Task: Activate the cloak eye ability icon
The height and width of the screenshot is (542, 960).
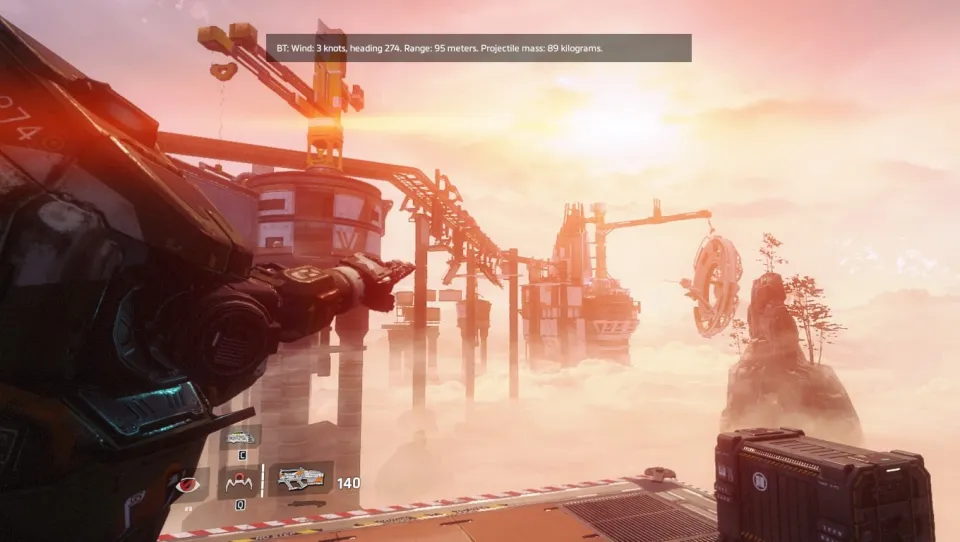Action: coord(186,484)
